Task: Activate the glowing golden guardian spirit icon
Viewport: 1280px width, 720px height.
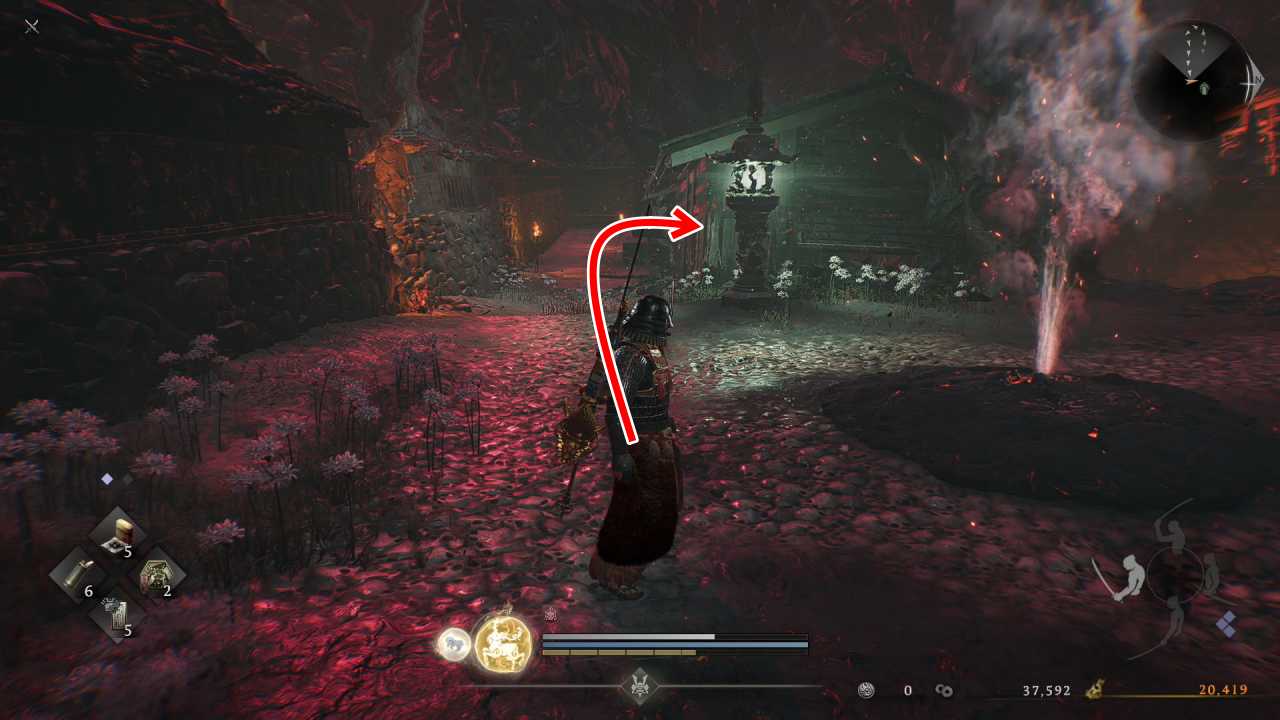Action: (x=502, y=641)
